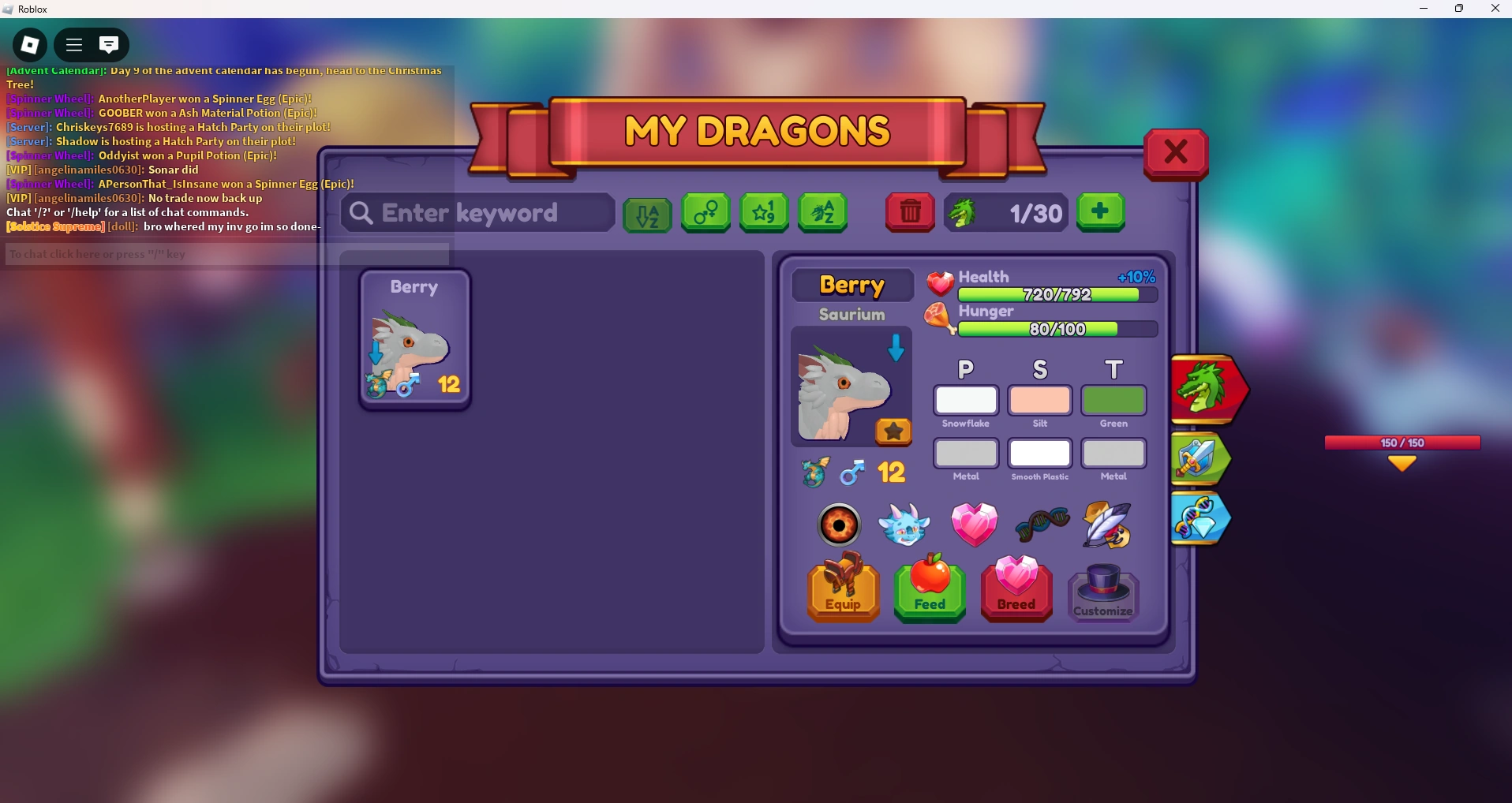The width and height of the screenshot is (1512, 803).
Task: Click the DNA genetics icon
Action: click(1042, 525)
